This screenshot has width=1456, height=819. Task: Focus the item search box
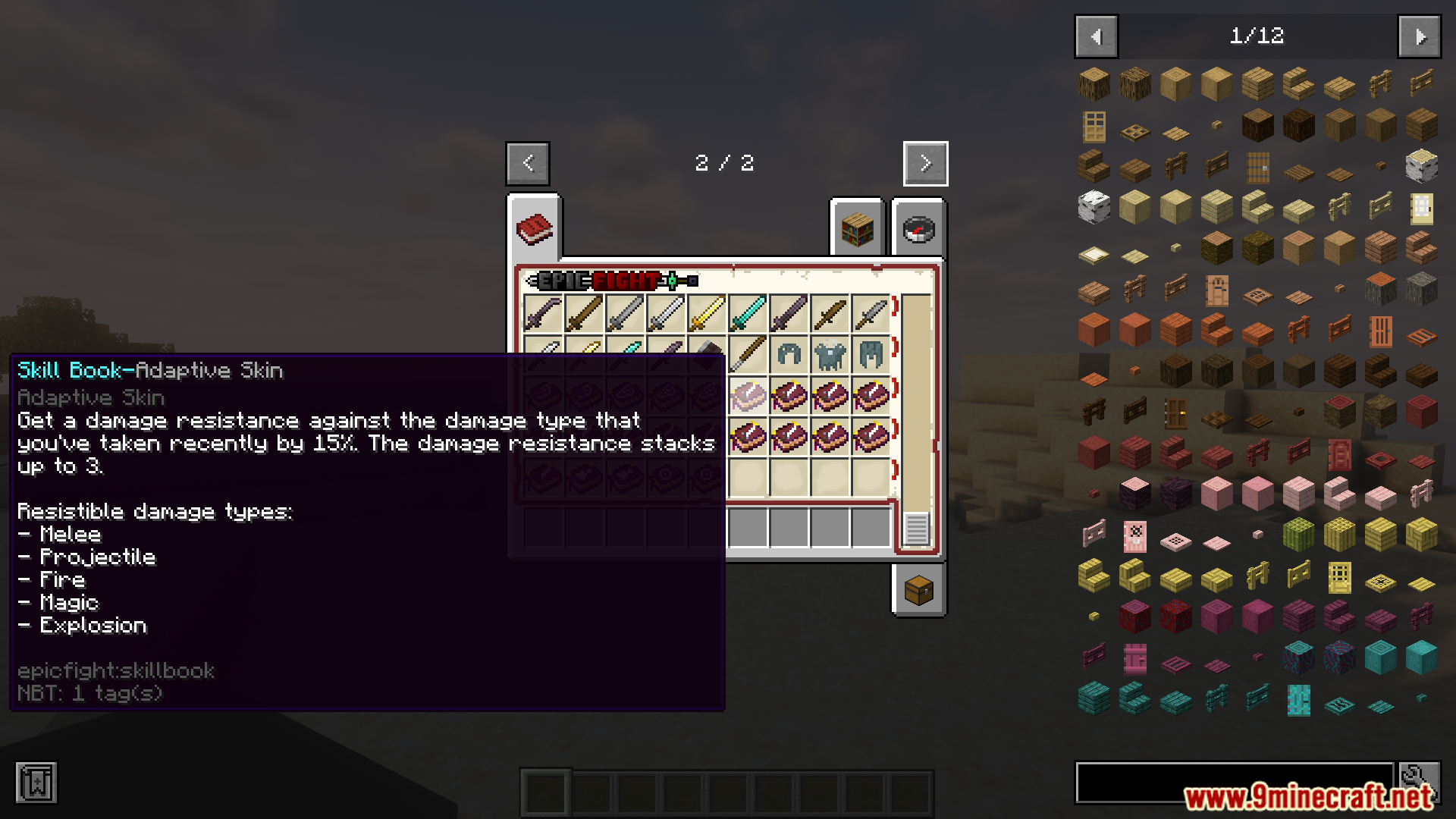pyautogui.click(x=1234, y=783)
